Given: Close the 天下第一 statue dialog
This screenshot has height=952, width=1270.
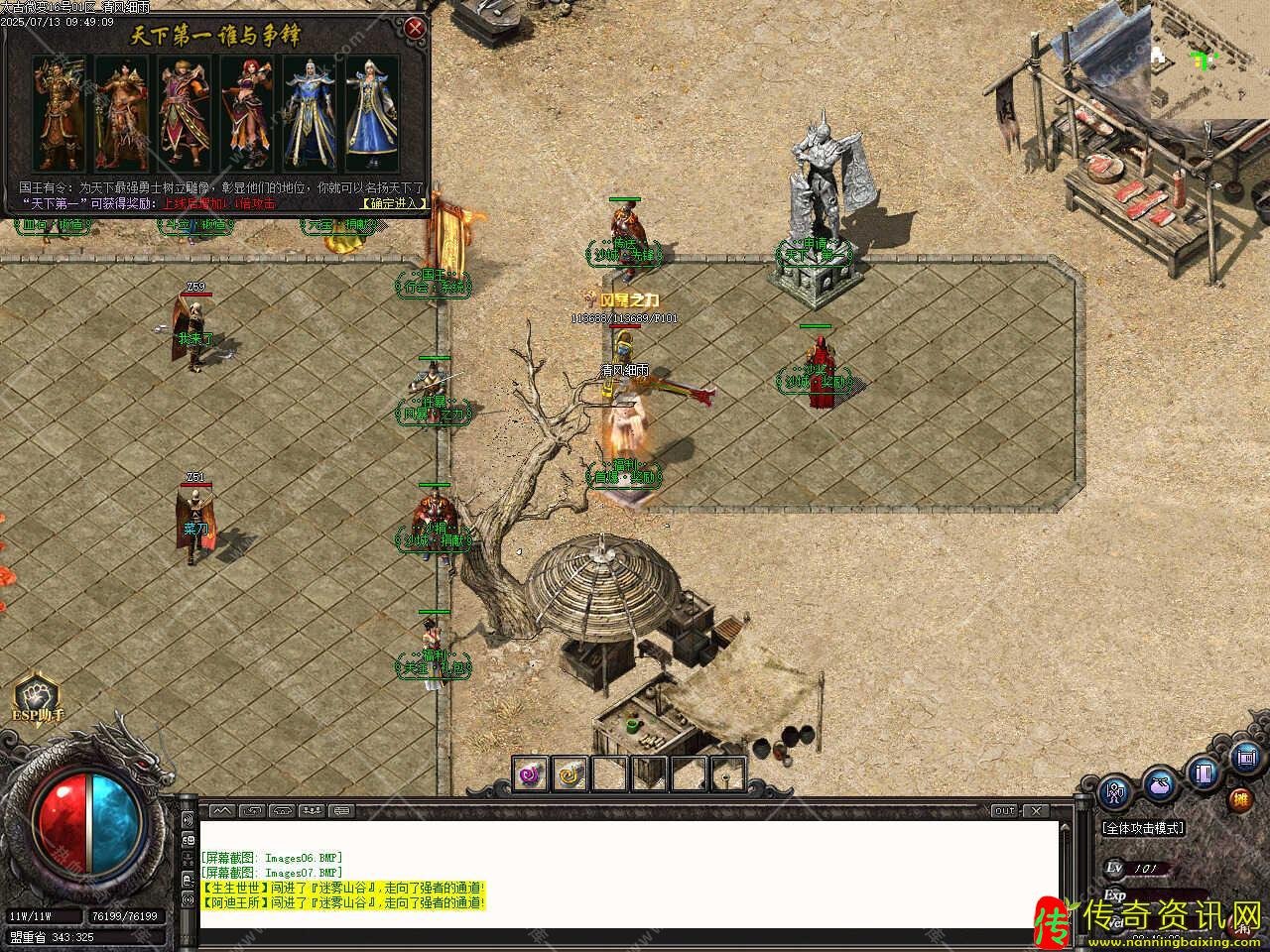Looking at the screenshot, I should coord(416,28).
